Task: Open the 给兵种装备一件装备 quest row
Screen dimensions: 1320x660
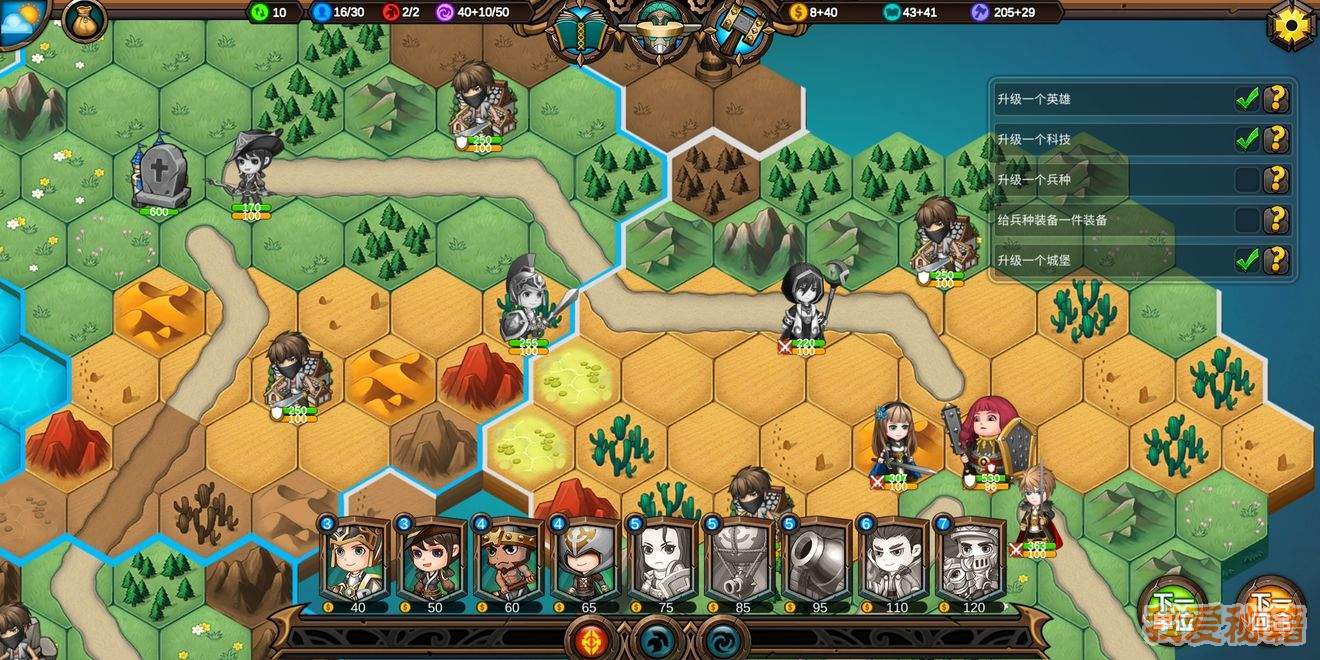Action: 1110,220
